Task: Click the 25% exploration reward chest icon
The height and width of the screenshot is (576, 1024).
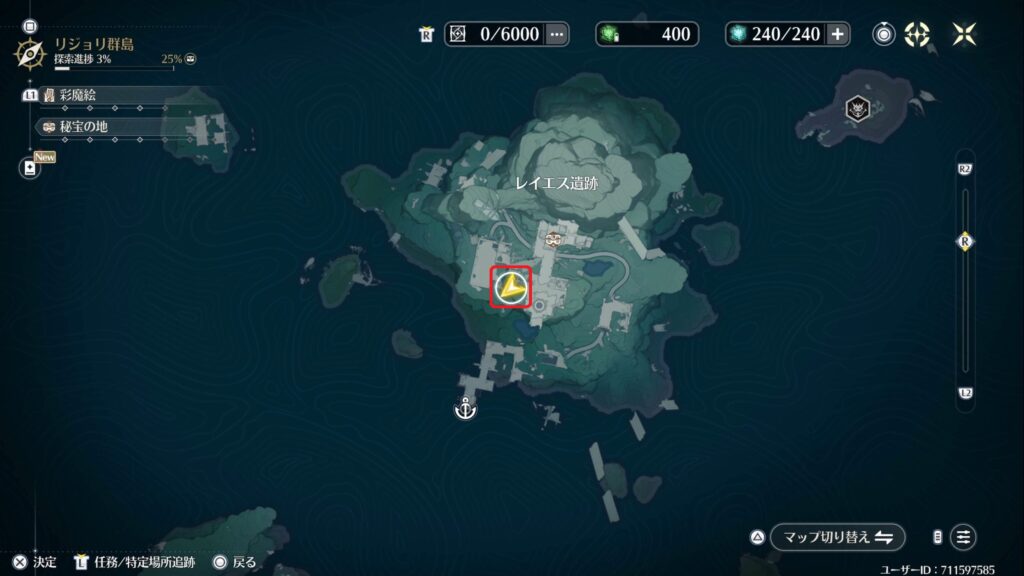Action: click(x=190, y=59)
